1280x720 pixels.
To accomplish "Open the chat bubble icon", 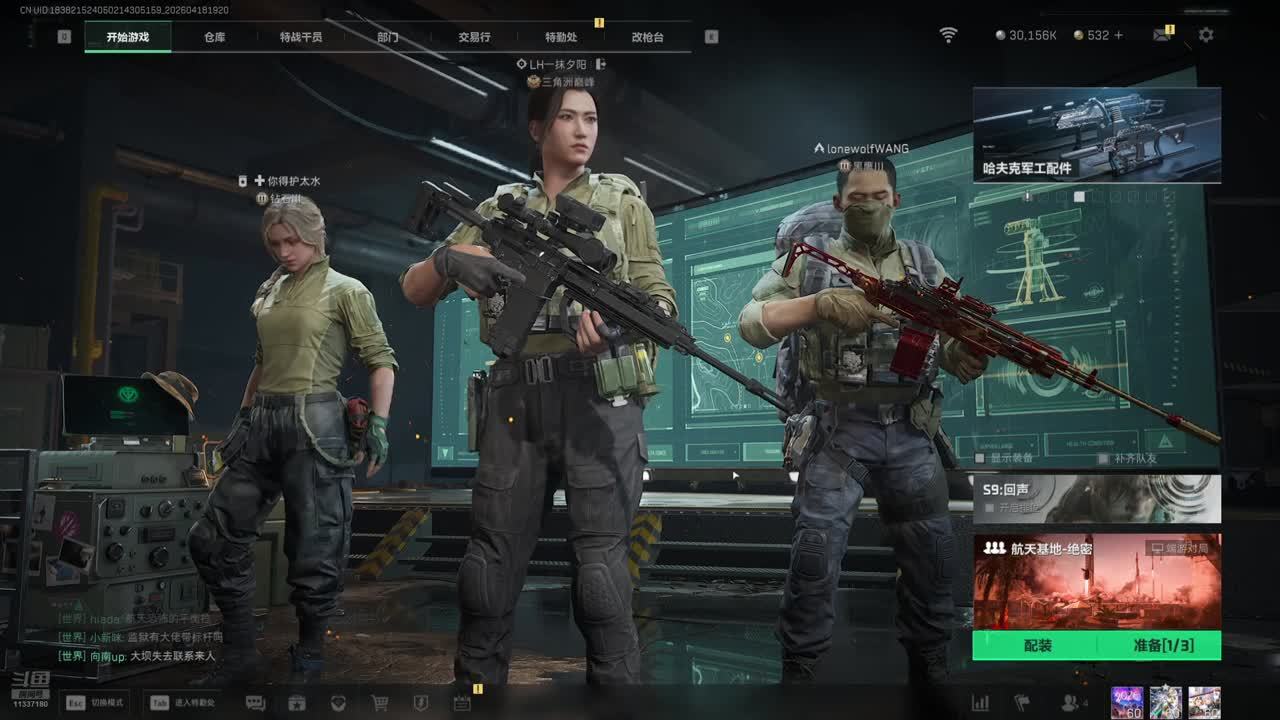I will coord(255,703).
